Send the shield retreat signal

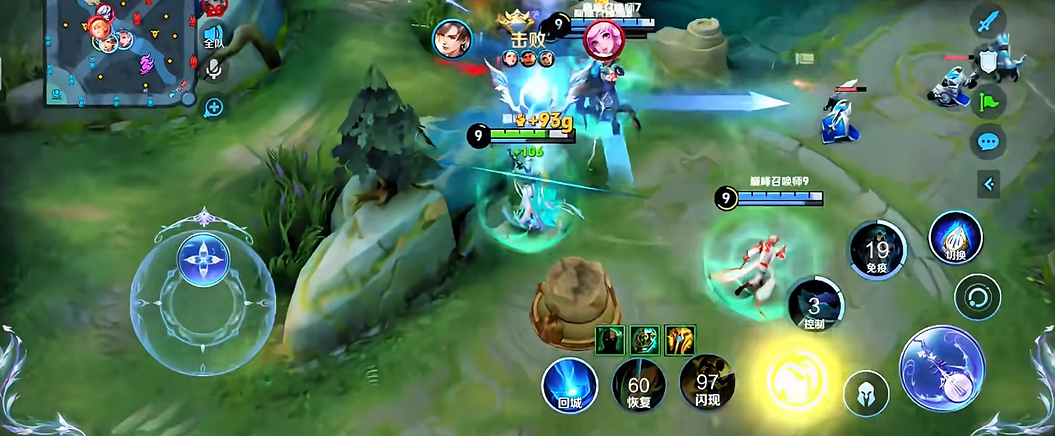988,61
